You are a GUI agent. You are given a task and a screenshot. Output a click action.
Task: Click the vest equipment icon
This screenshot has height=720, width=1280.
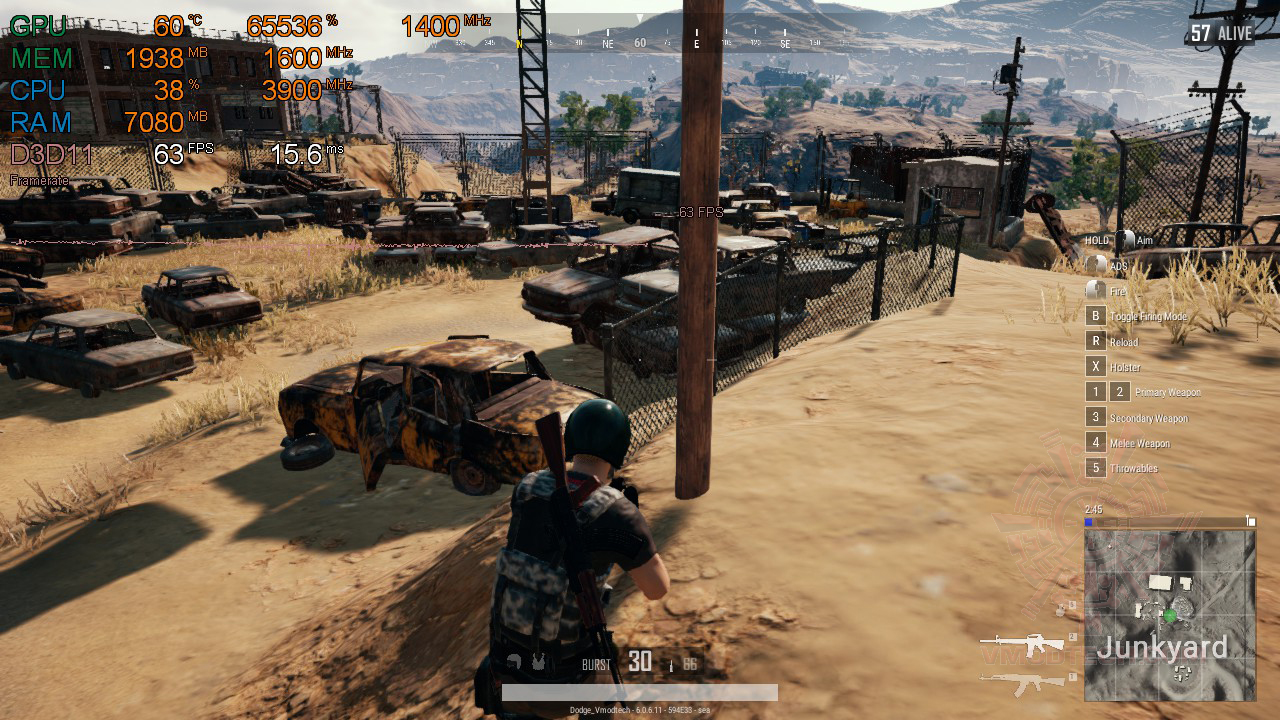pos(539,662)
